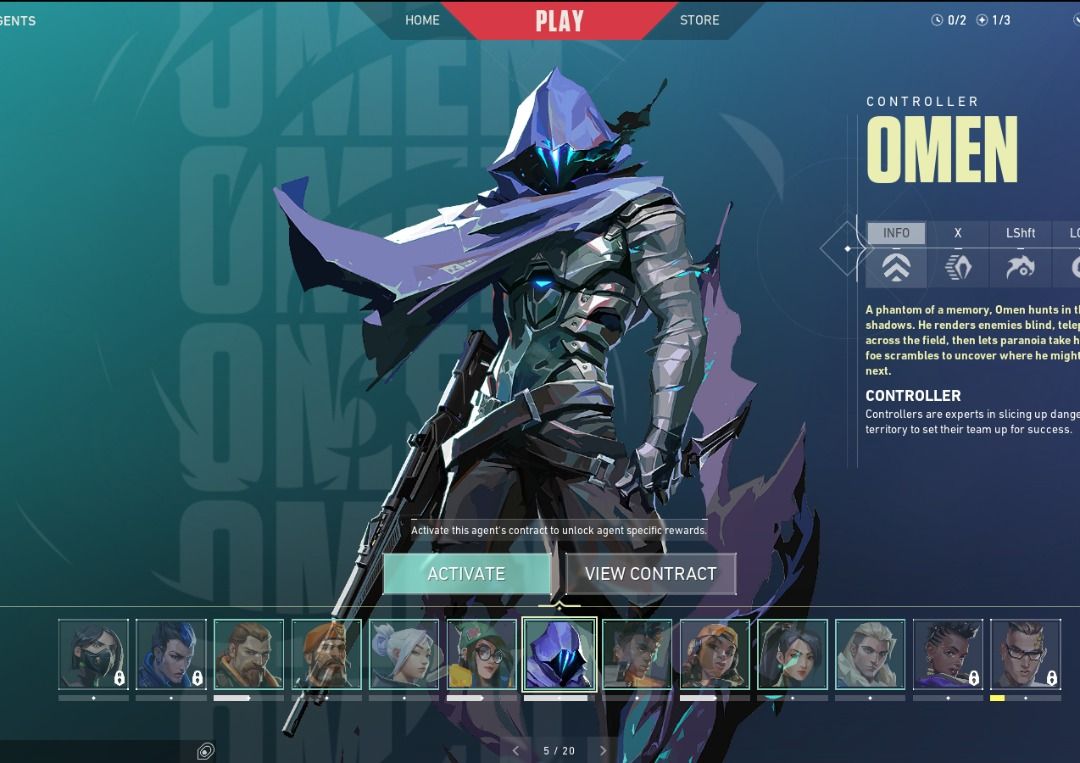Go to the Home tab
The image size is (1080, 763).
point(422,20)
